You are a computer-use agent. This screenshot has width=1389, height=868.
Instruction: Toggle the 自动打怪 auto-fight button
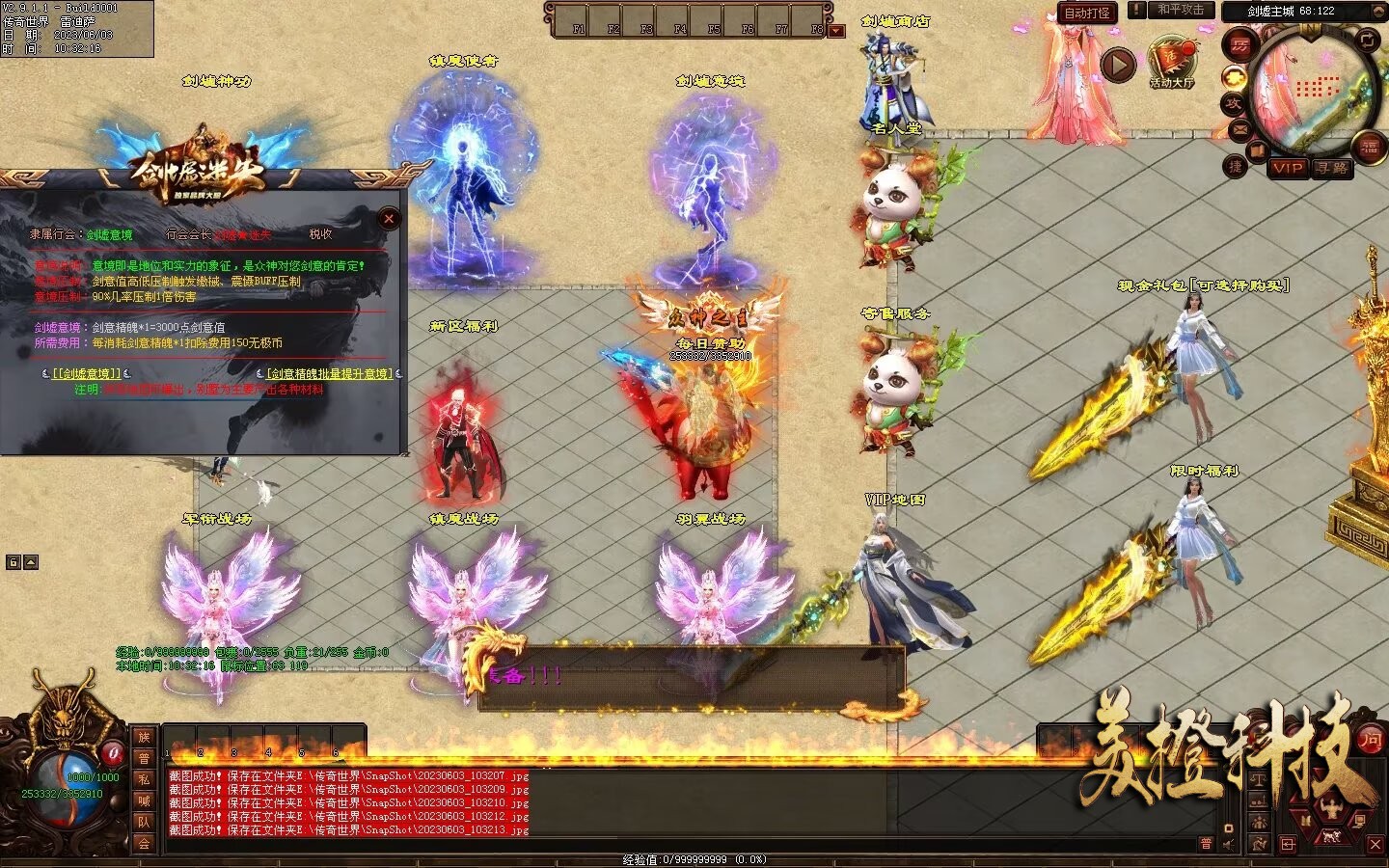(1087, 13)
